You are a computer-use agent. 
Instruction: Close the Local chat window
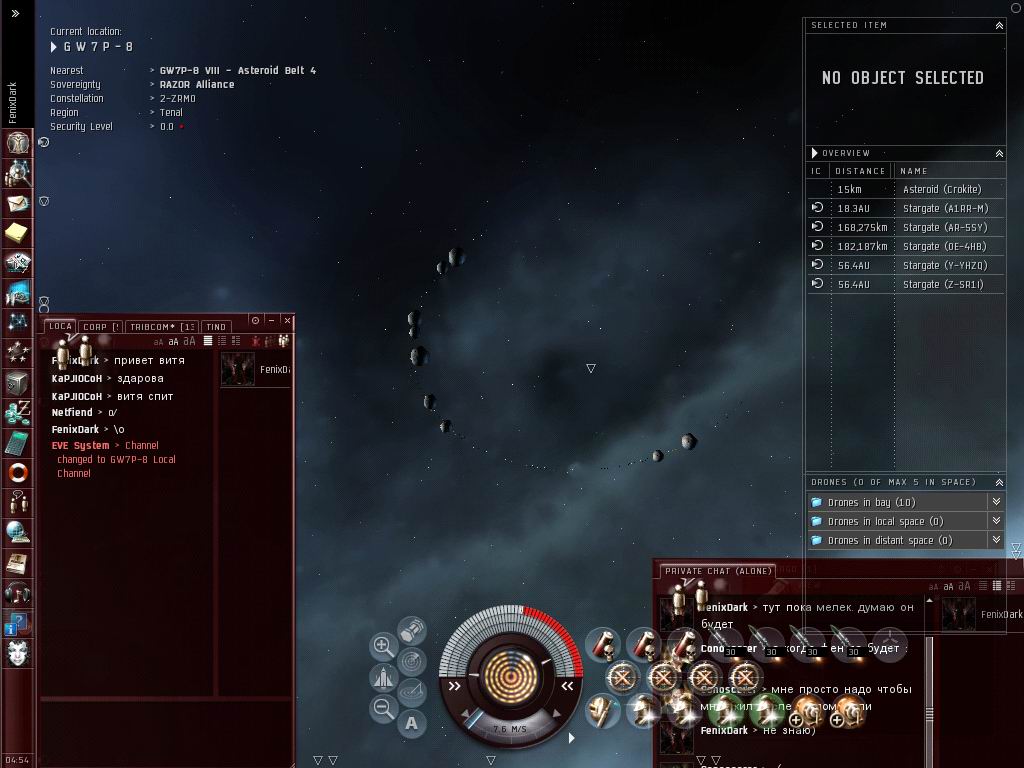(287, 320)
